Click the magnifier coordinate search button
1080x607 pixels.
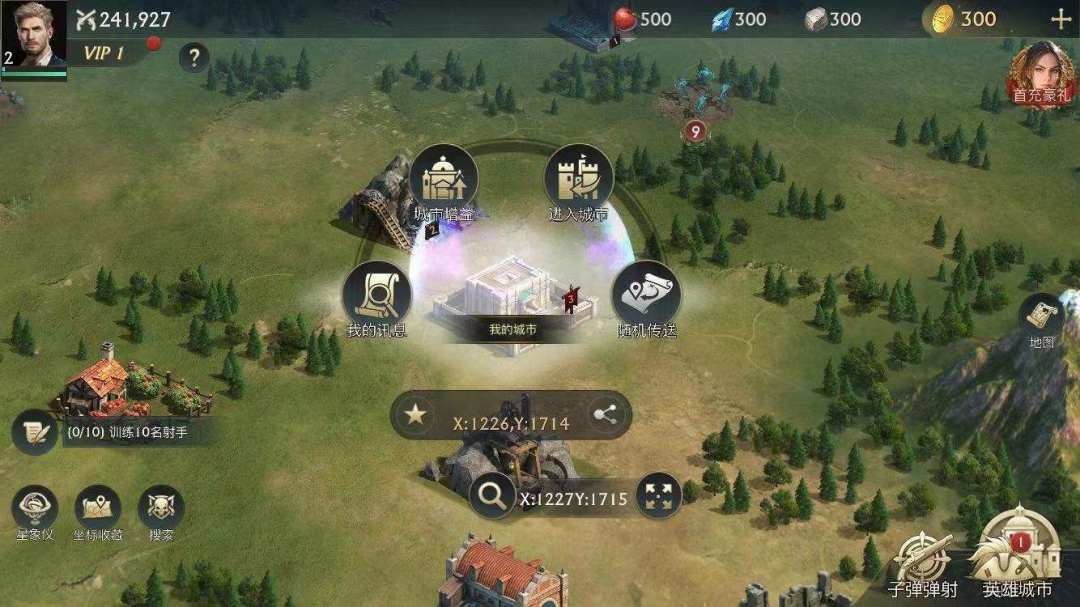point(492,496)
